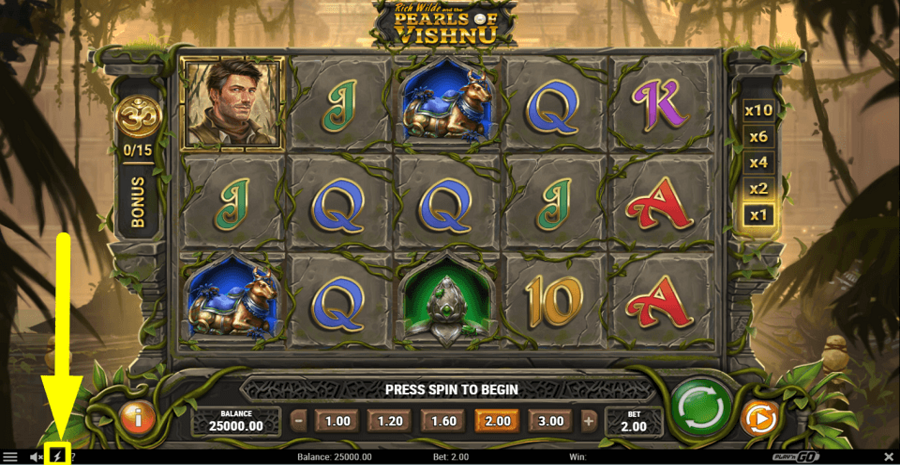Start autoplay with the orange play button
Image resolution: width=900 pixels, height=465 pixels.
[759, 420]
